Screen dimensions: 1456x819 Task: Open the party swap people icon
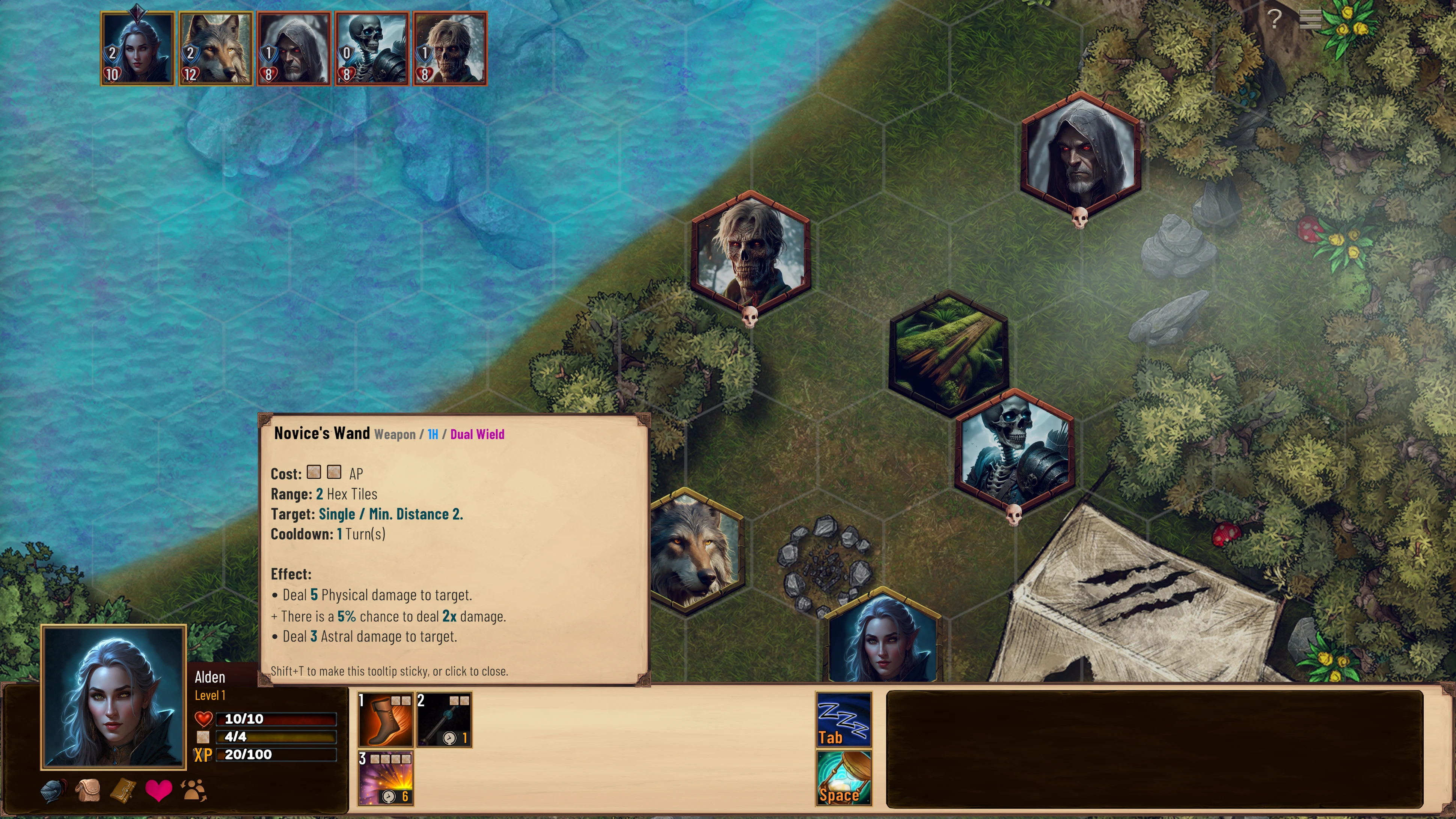193,790
